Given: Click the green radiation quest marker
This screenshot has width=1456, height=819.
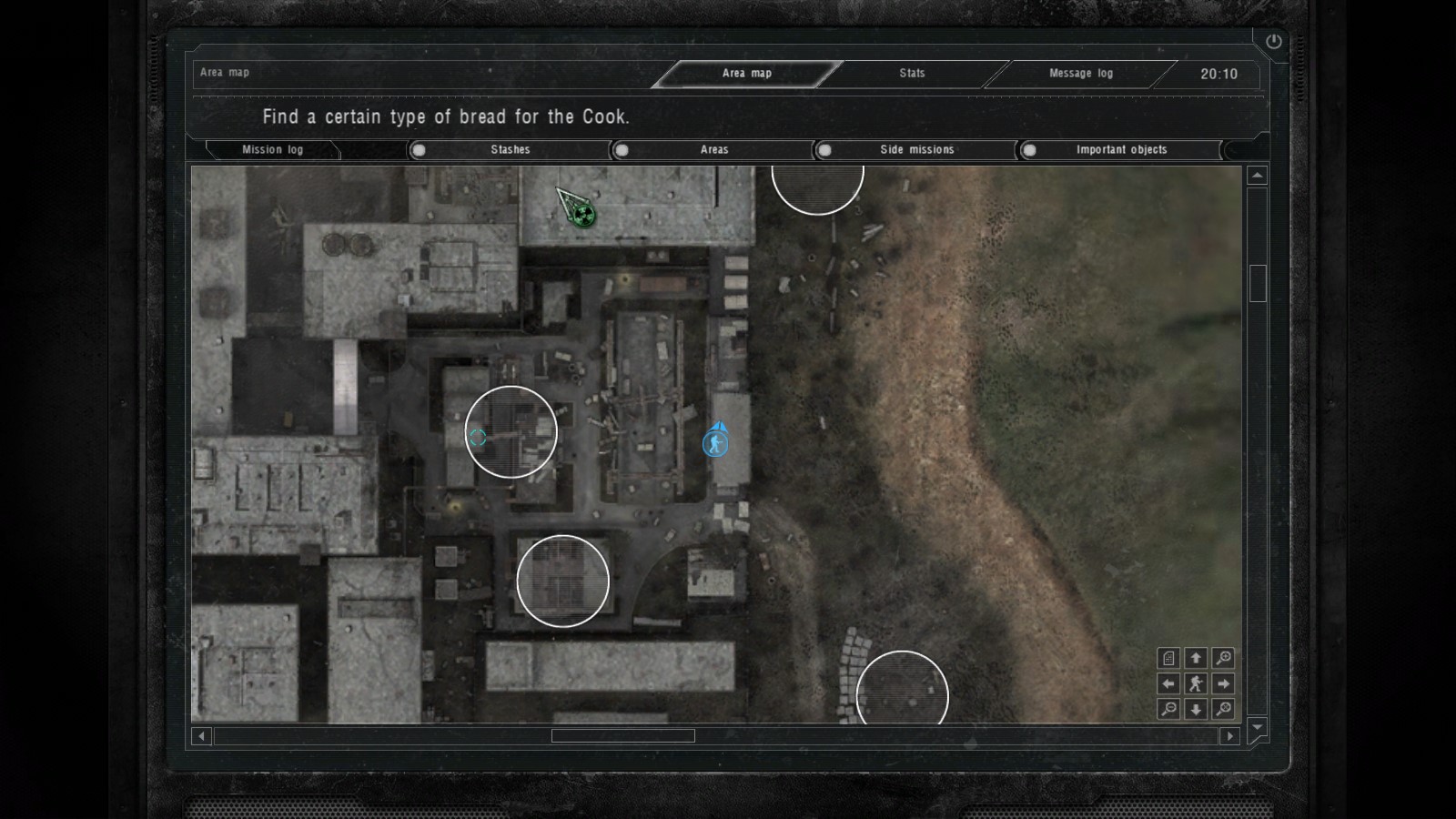Looking at the screenshot, I should tap(584, 215).
